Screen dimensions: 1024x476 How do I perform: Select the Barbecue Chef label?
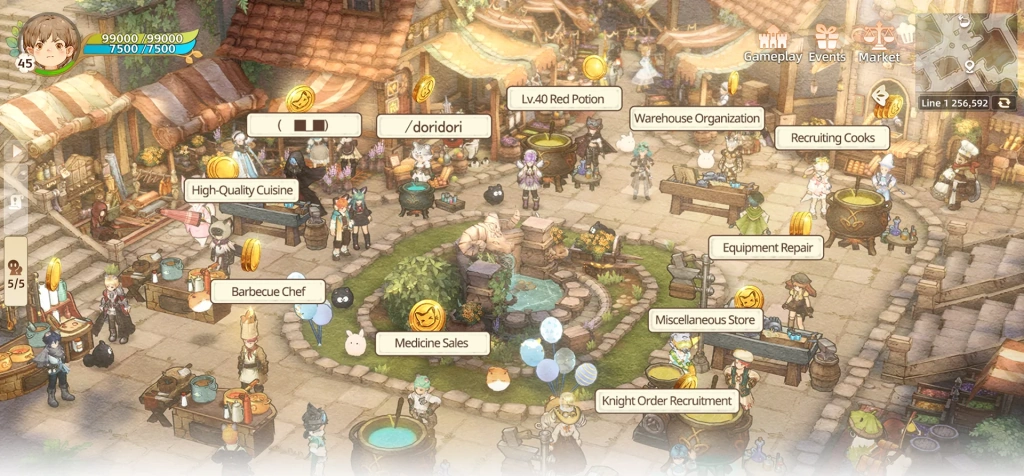point(268,292)
